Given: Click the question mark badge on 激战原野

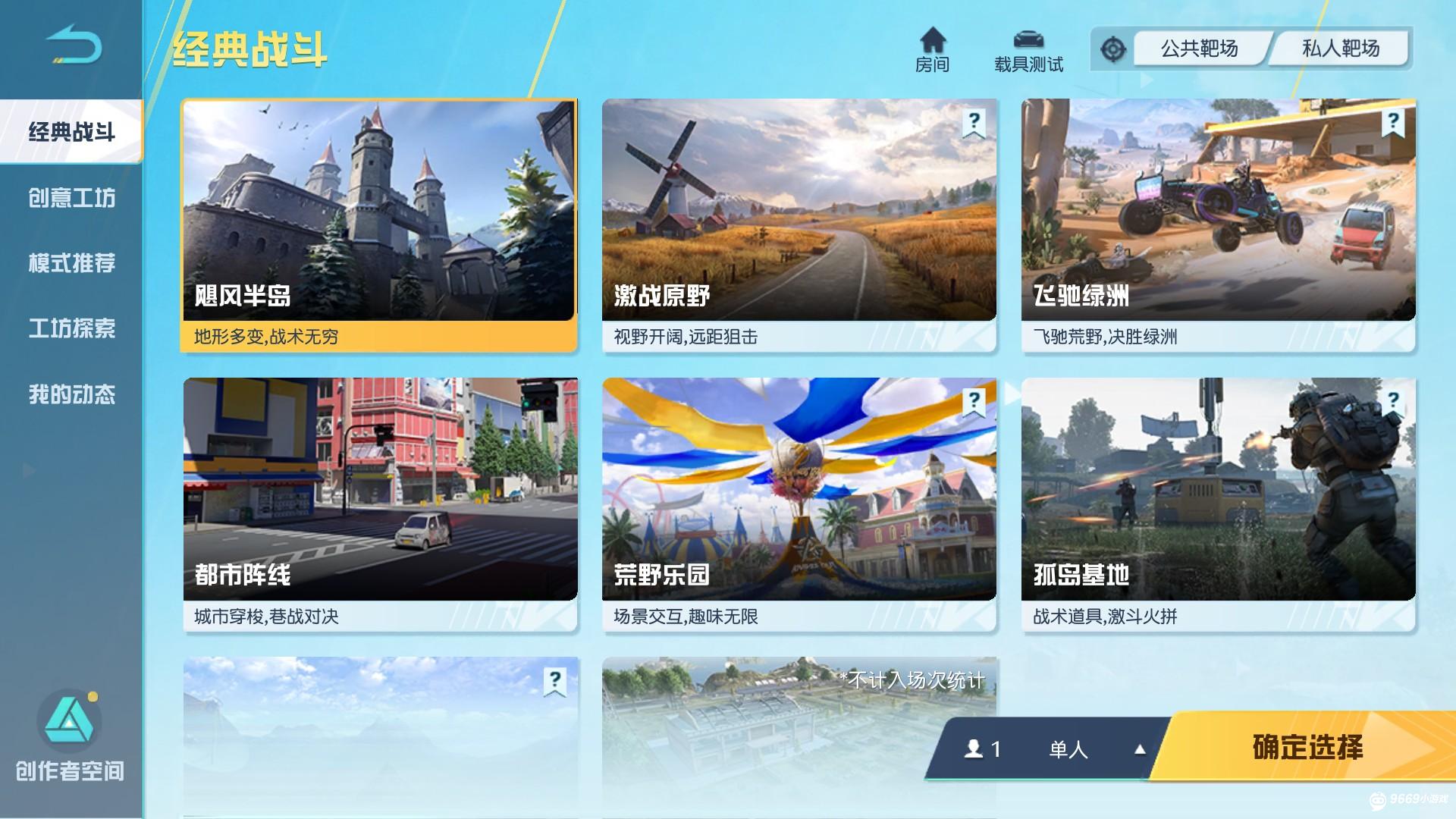Looking at the screenshot, I should pos(973,120).
